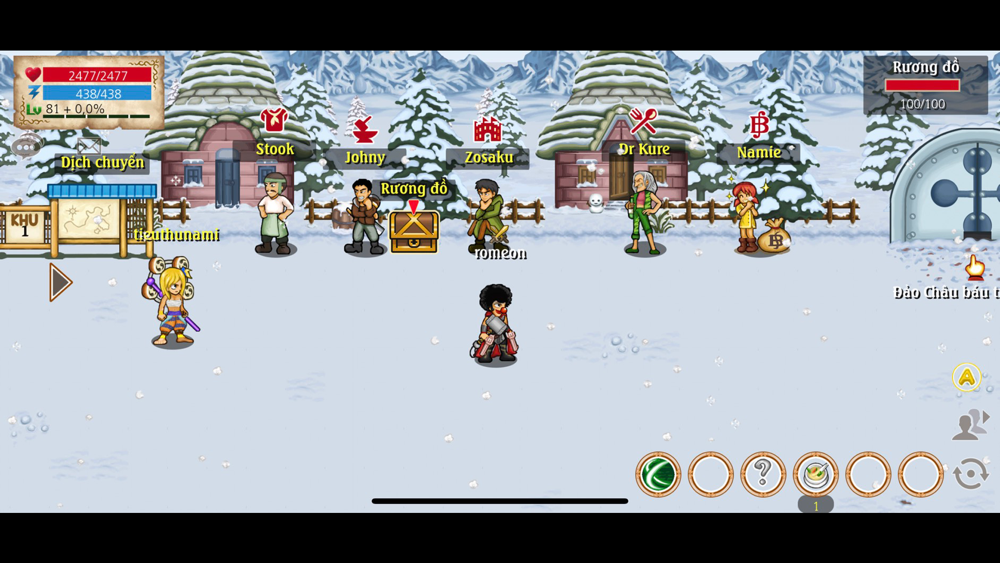Image resolution: width=1000 pixels, height=563 pixels.
Task: Toggle the yellow A auto button
Action: point(966,377)
